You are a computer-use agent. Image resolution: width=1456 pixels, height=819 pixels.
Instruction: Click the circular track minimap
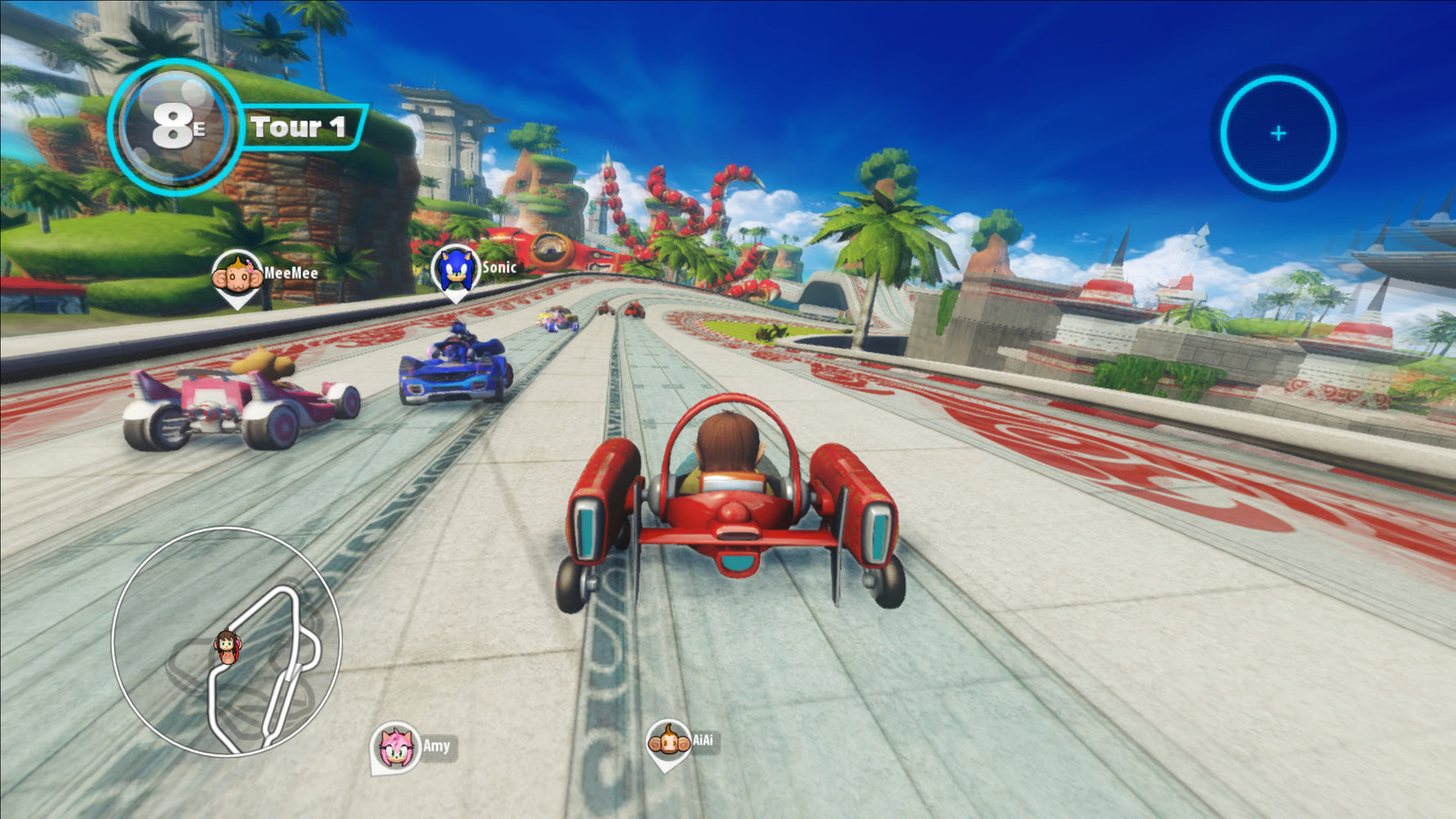[226, 641]
